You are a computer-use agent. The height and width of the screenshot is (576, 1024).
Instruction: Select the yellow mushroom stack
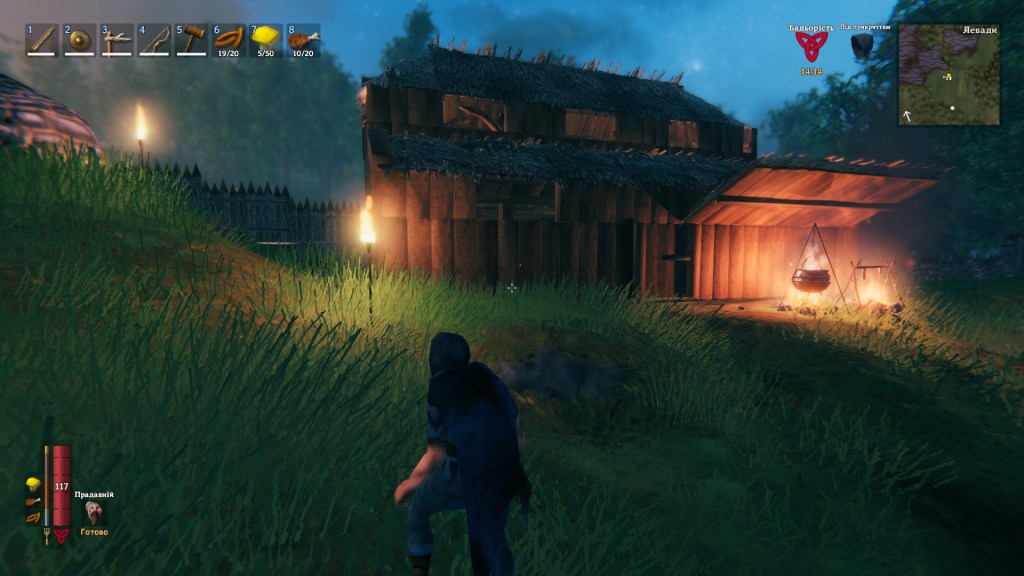tap(266, 40)
